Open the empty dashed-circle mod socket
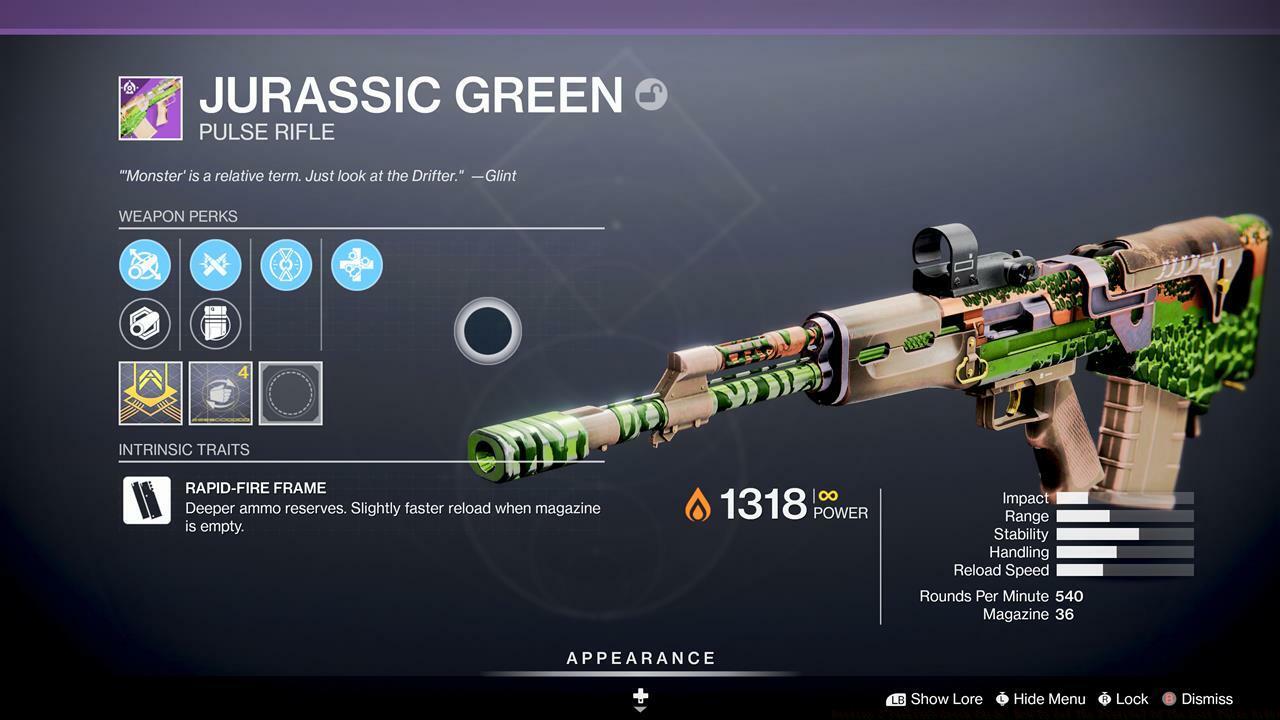The width and height of the screenshot is (1280, 720). tap(291, 393)
